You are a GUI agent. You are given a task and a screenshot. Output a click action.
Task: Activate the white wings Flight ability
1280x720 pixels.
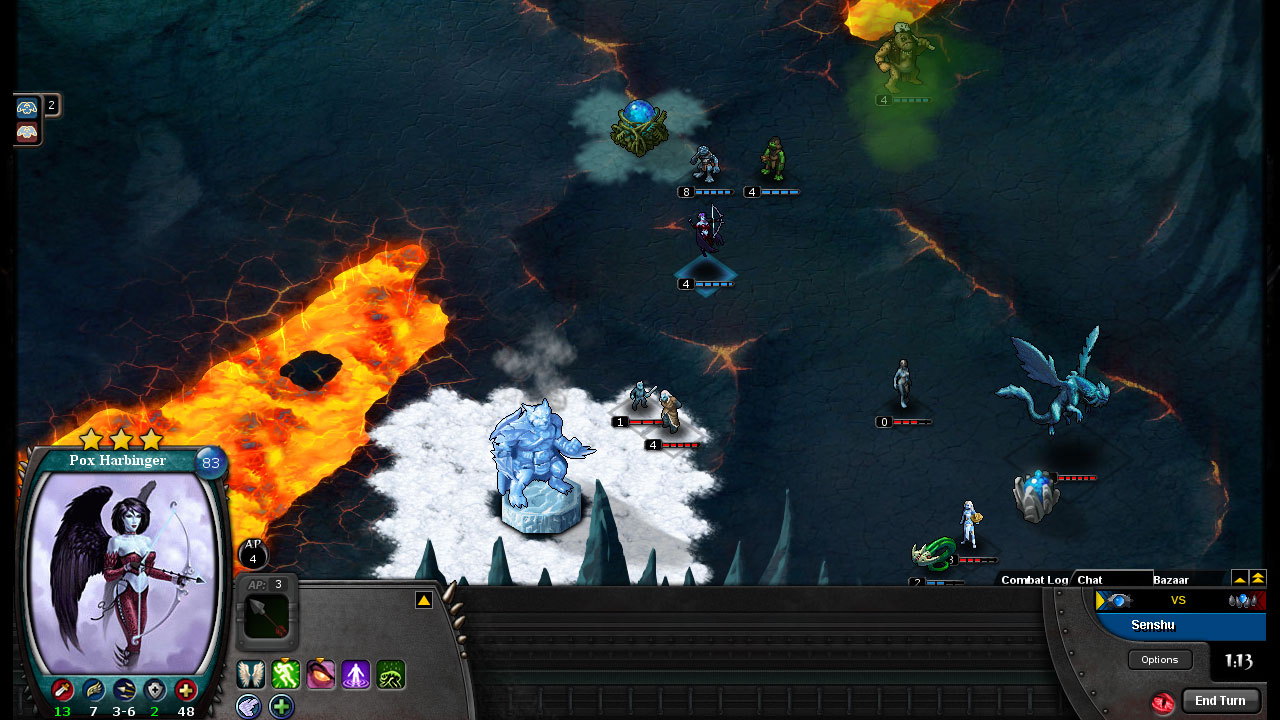(x=250, y=675)
